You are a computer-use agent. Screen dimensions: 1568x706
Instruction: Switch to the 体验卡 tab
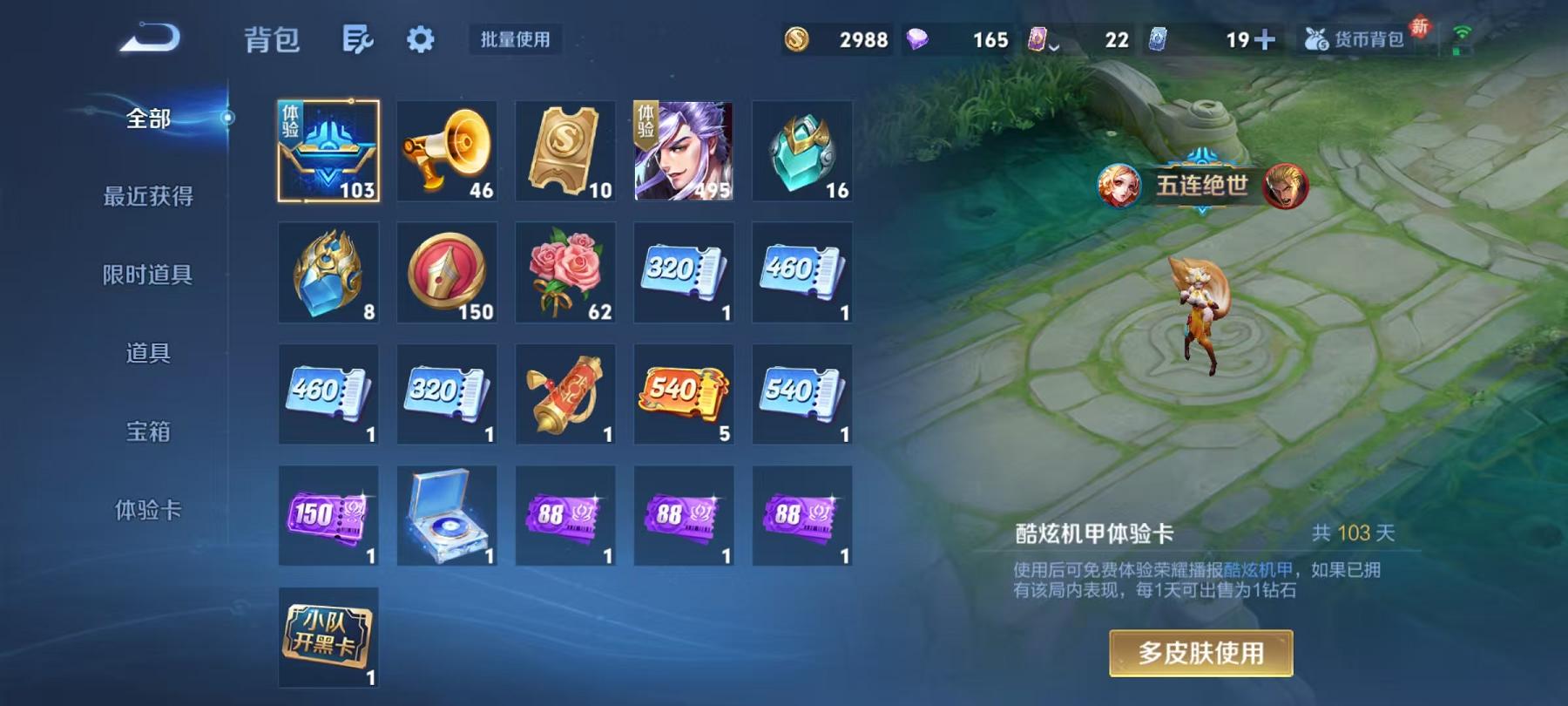coord(146,511)
